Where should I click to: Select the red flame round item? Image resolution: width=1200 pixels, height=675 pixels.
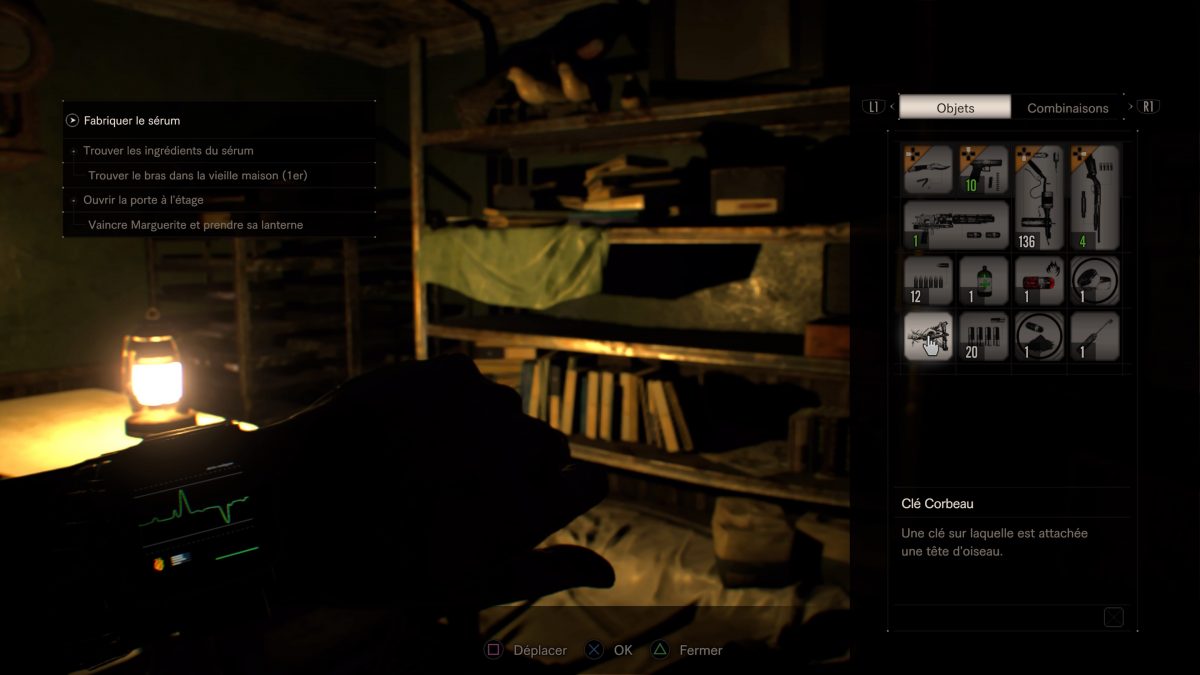1039,281
